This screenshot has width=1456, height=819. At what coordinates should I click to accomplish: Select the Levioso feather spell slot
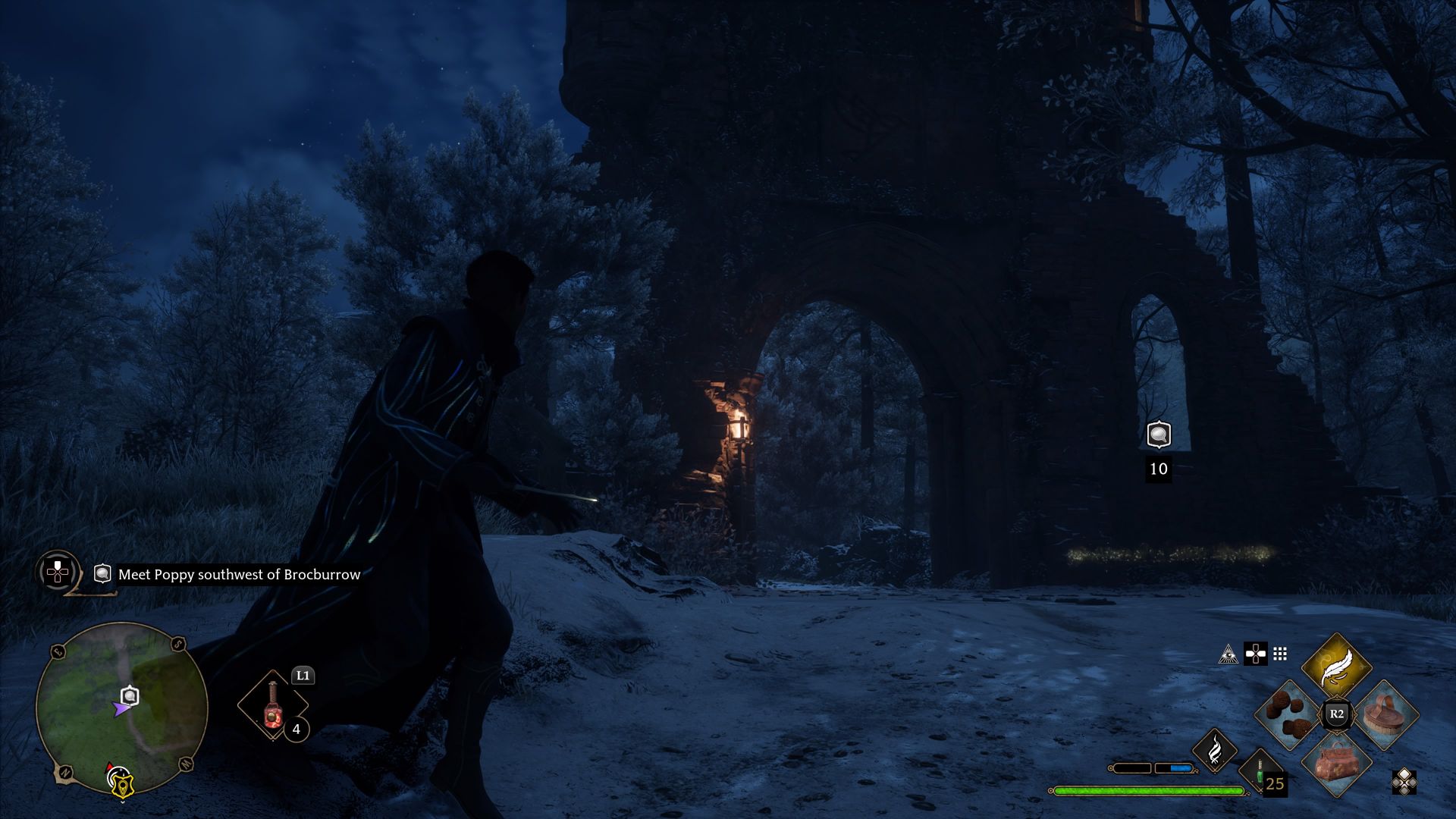[1336, 668]
